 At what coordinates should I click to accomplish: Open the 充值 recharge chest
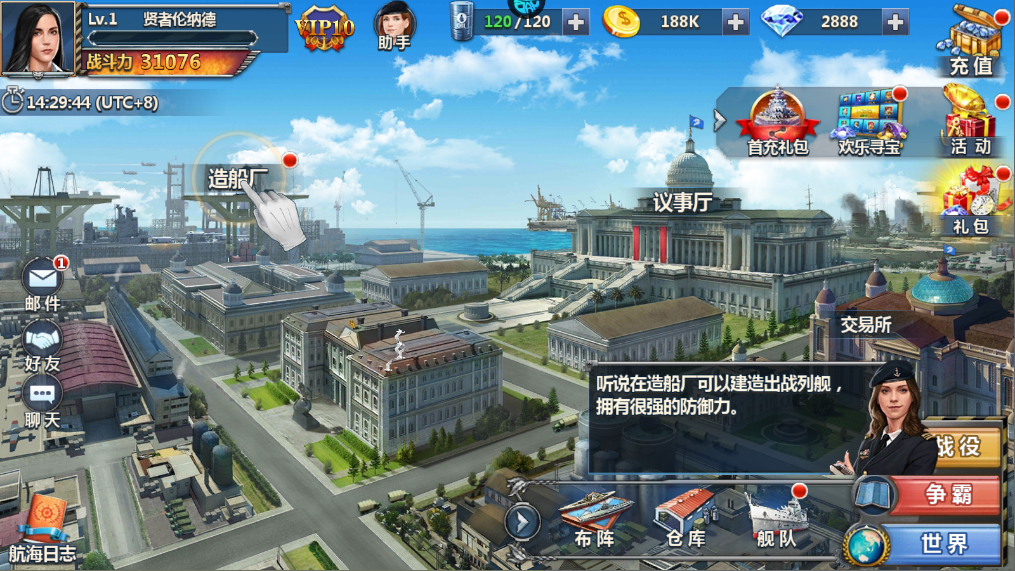pyautogui.click(x=972, y=40)
